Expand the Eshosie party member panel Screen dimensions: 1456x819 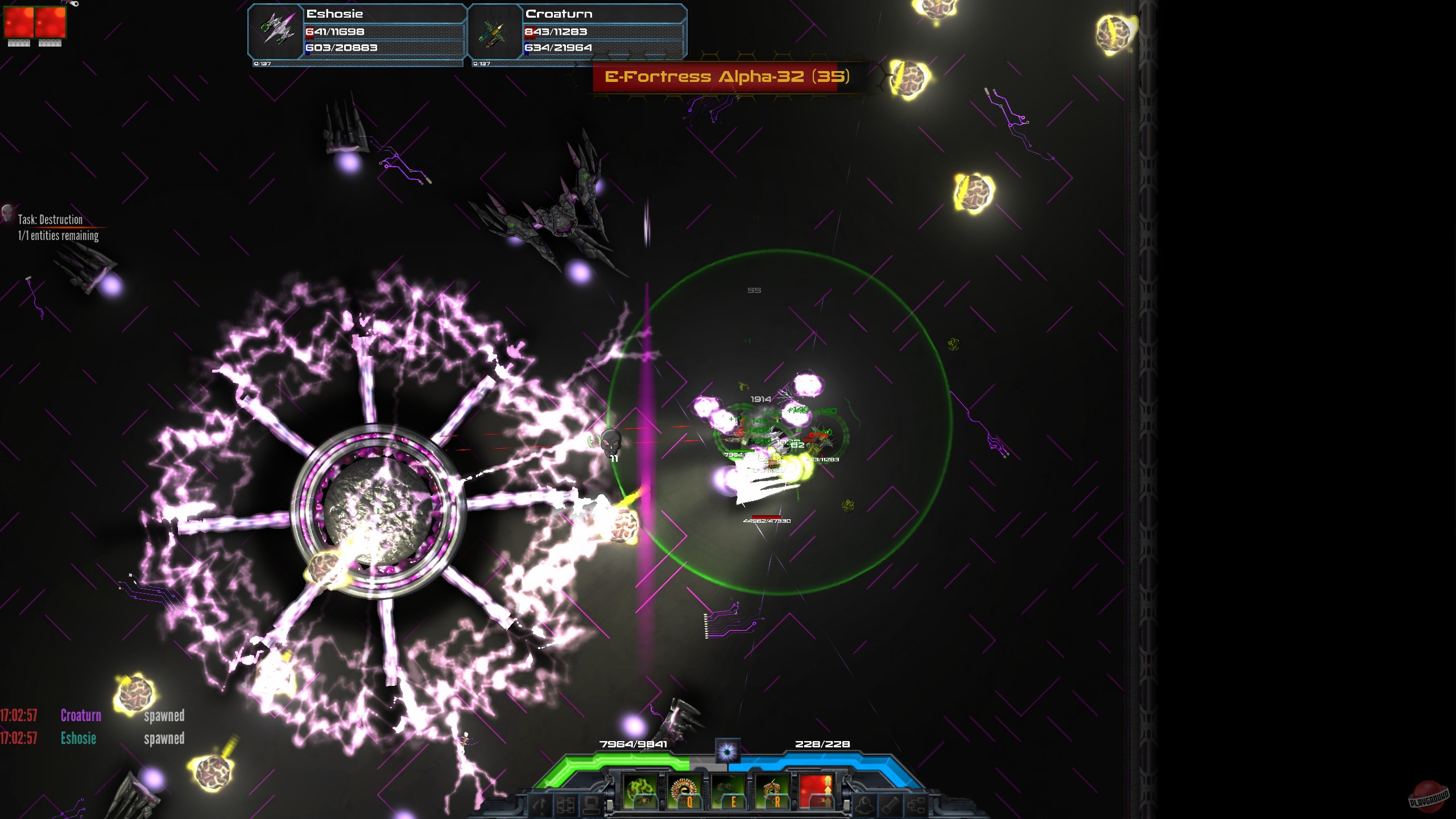coord(353,31)
